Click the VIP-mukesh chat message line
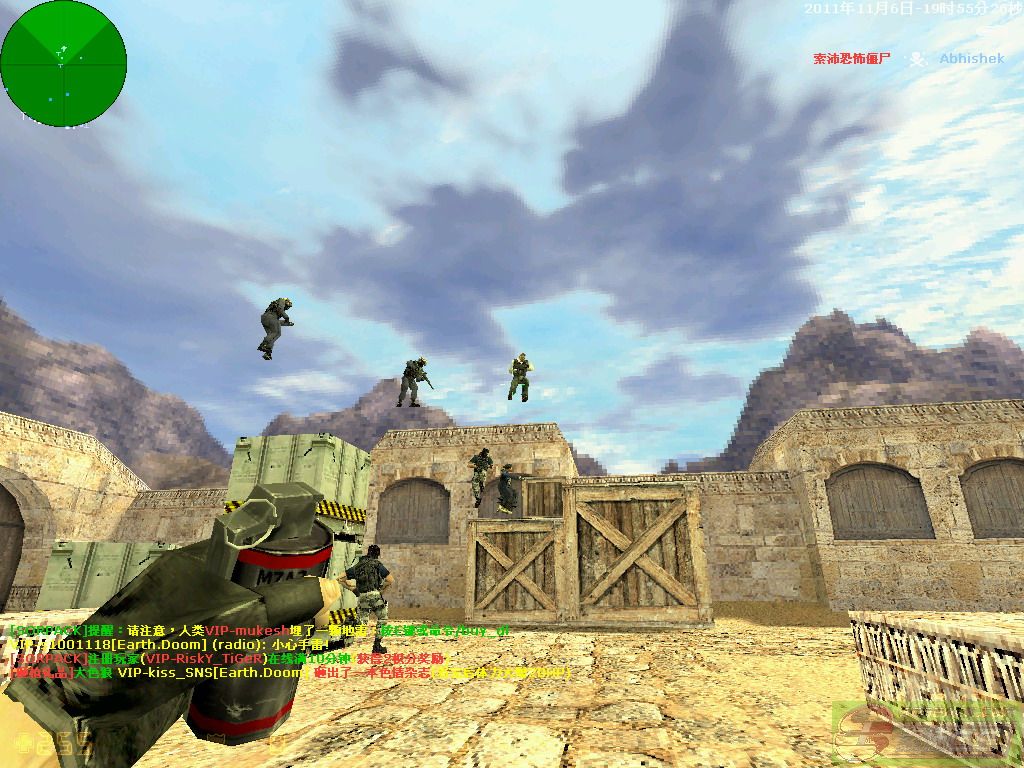 [260, 631]
